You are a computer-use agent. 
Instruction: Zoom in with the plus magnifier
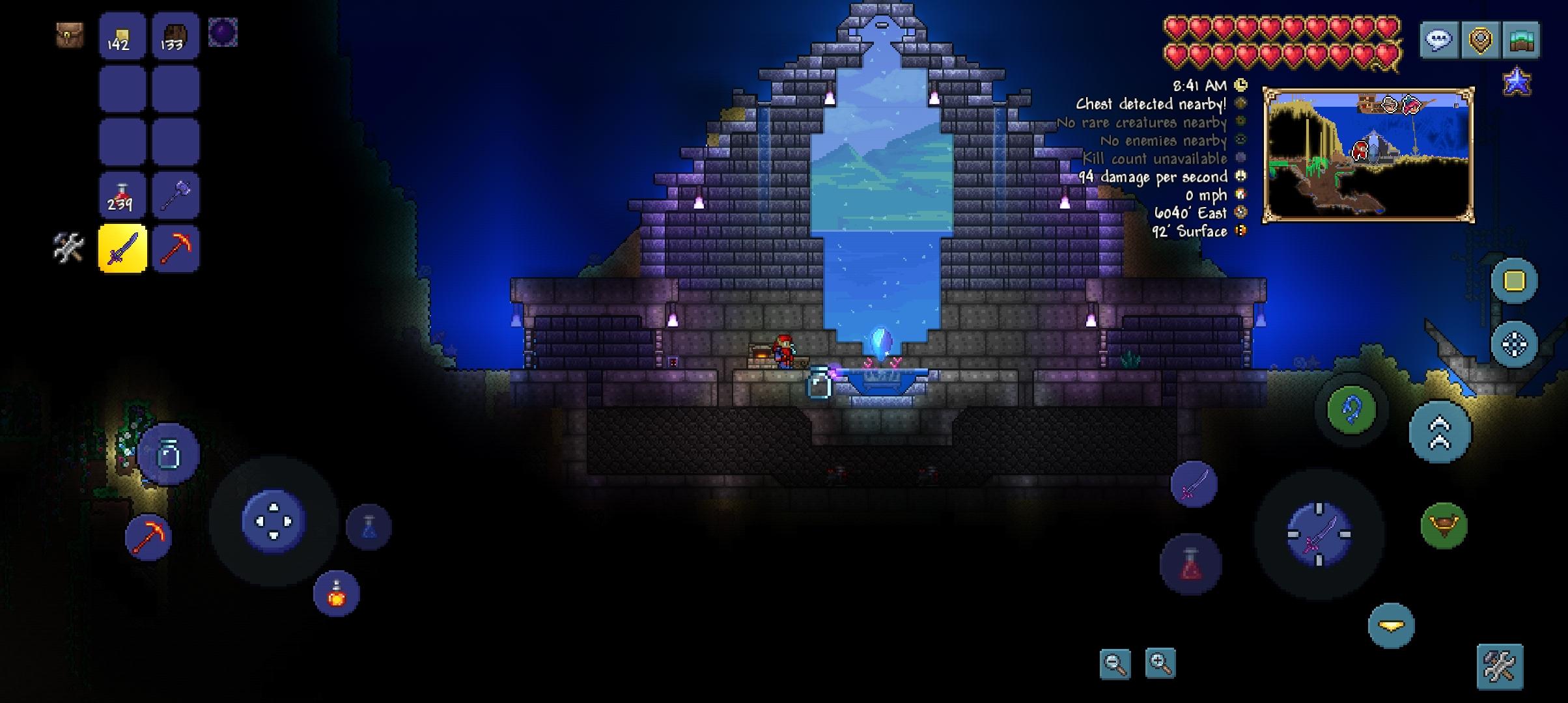click(1160, 664)
